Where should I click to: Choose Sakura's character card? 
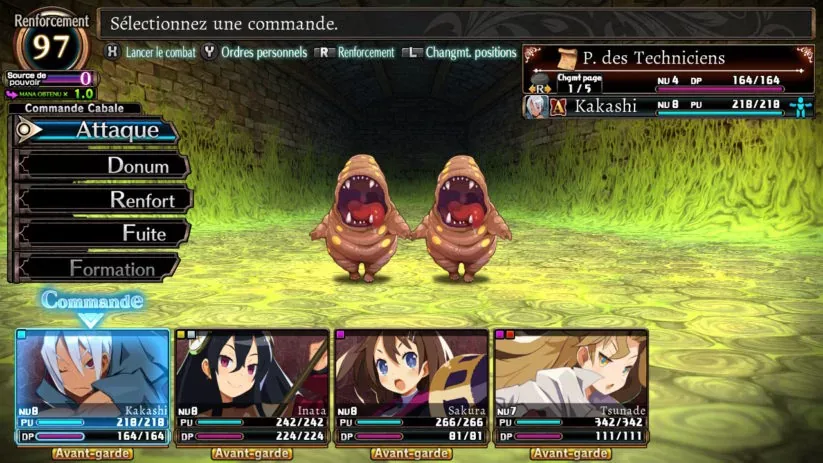(411, 386)
